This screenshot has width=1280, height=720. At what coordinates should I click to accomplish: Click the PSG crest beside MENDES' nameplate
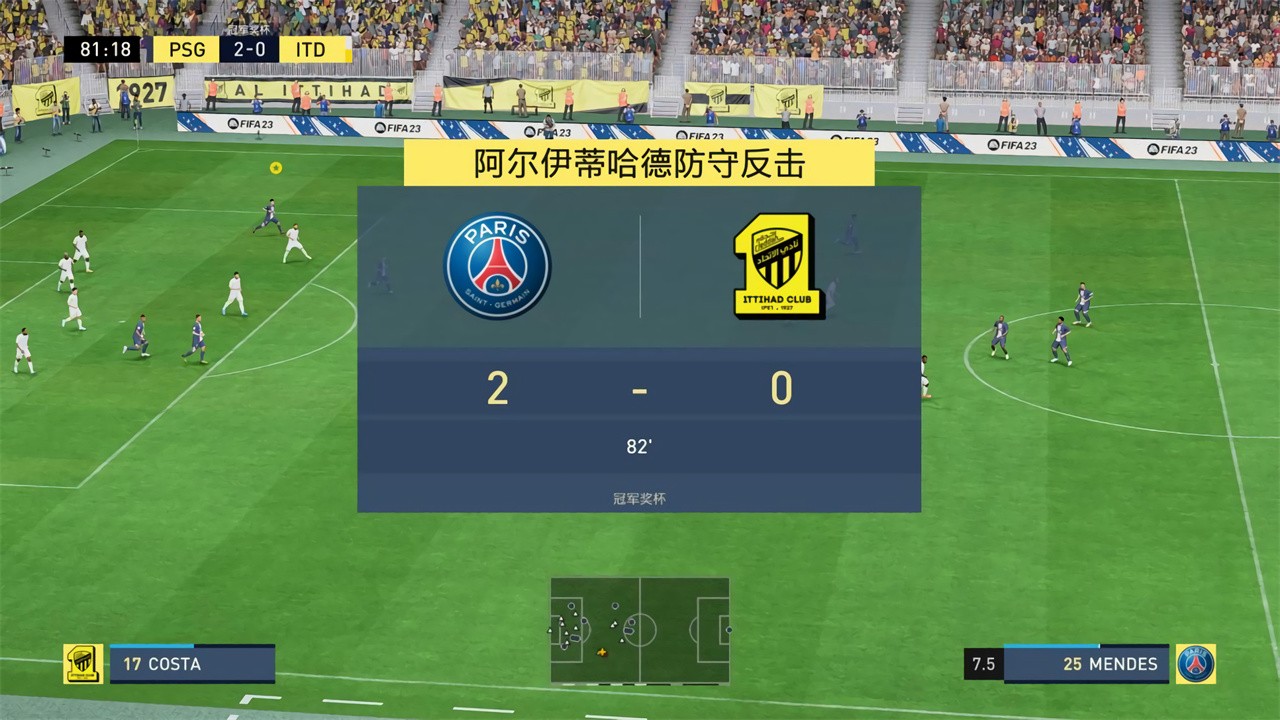(x=1198, y=663)
